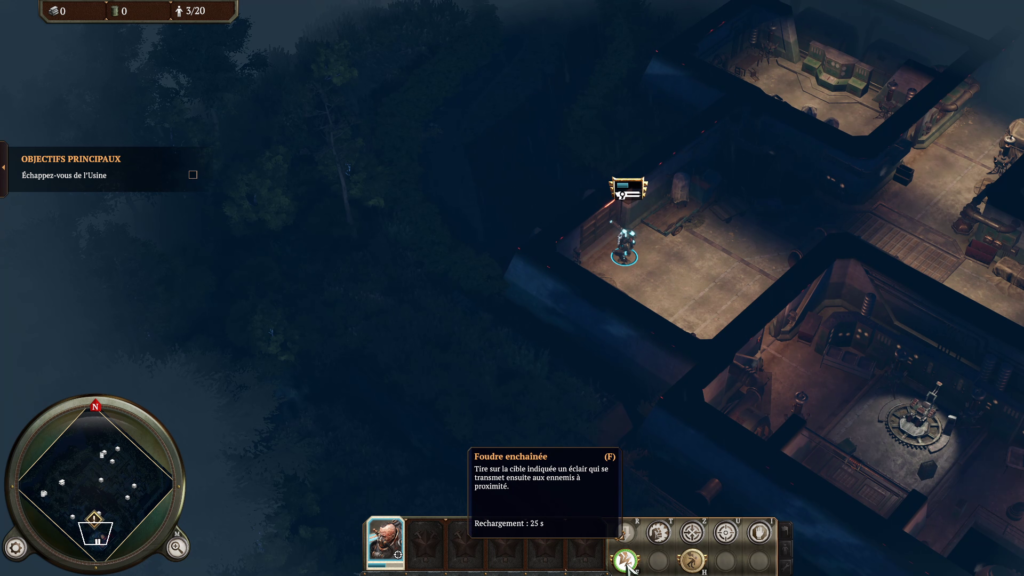
Task: Select the bearded hero portrait
Action: (385, 541)
